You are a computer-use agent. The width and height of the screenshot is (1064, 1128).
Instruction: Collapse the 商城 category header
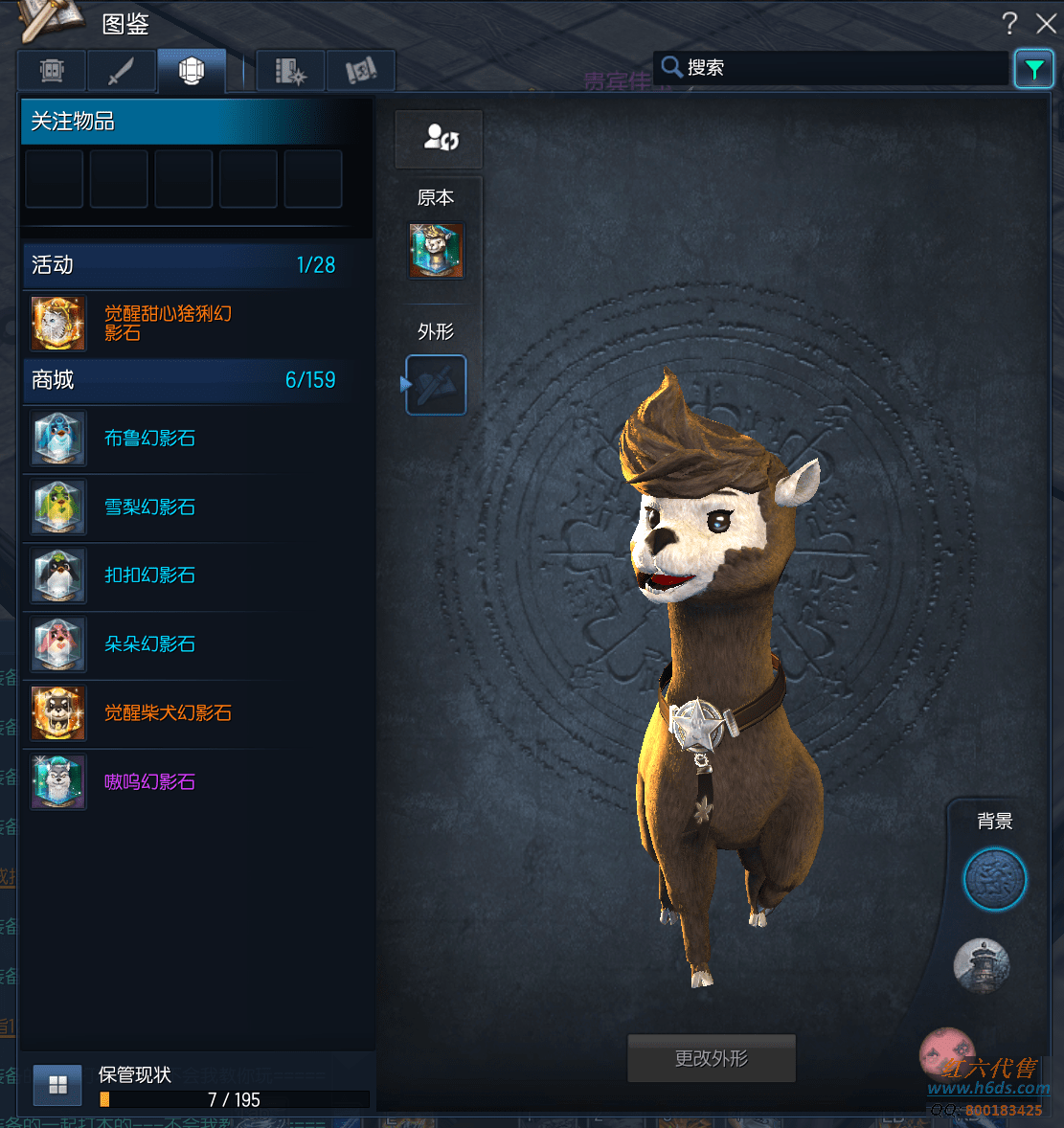(183, 380)
